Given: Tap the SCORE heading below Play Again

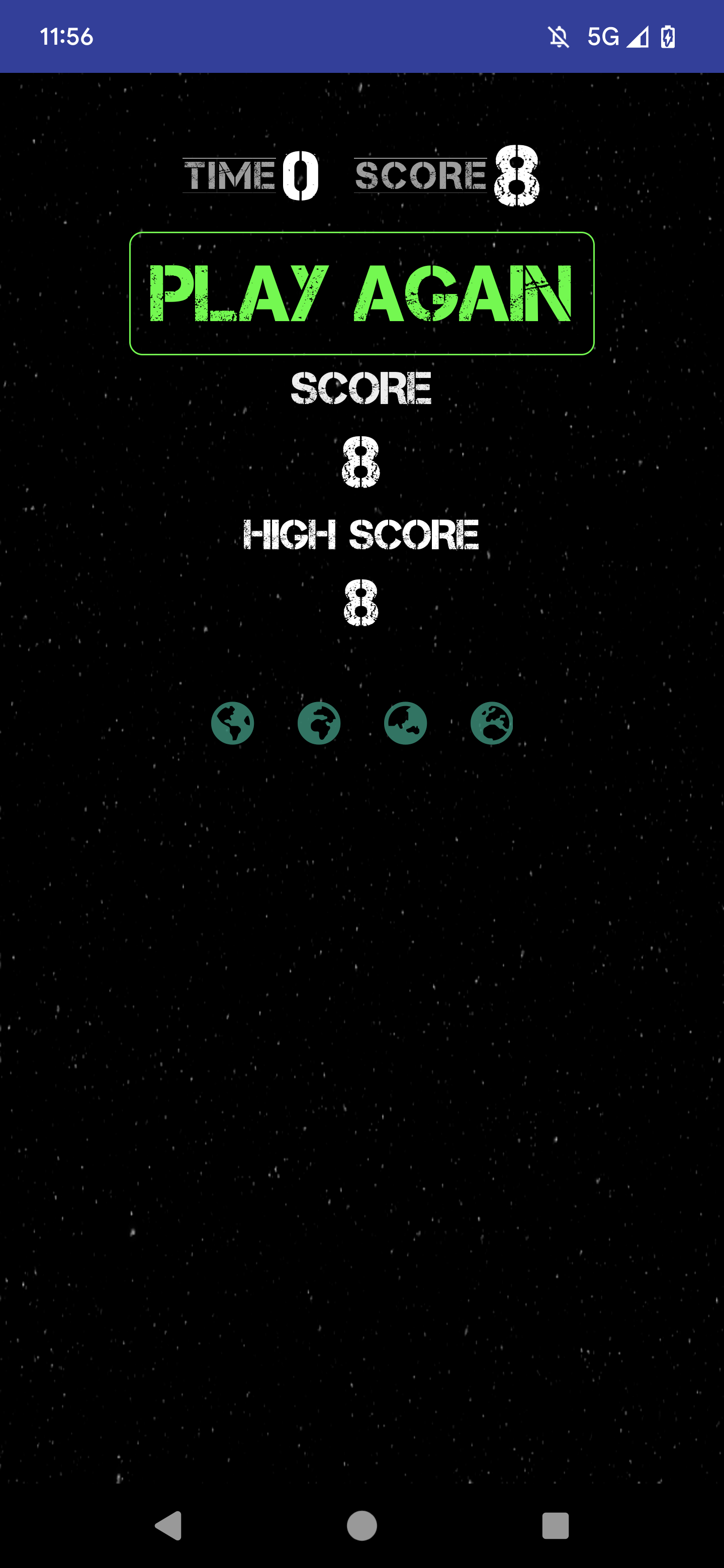Looking at the screenshot, I should 361,390.
